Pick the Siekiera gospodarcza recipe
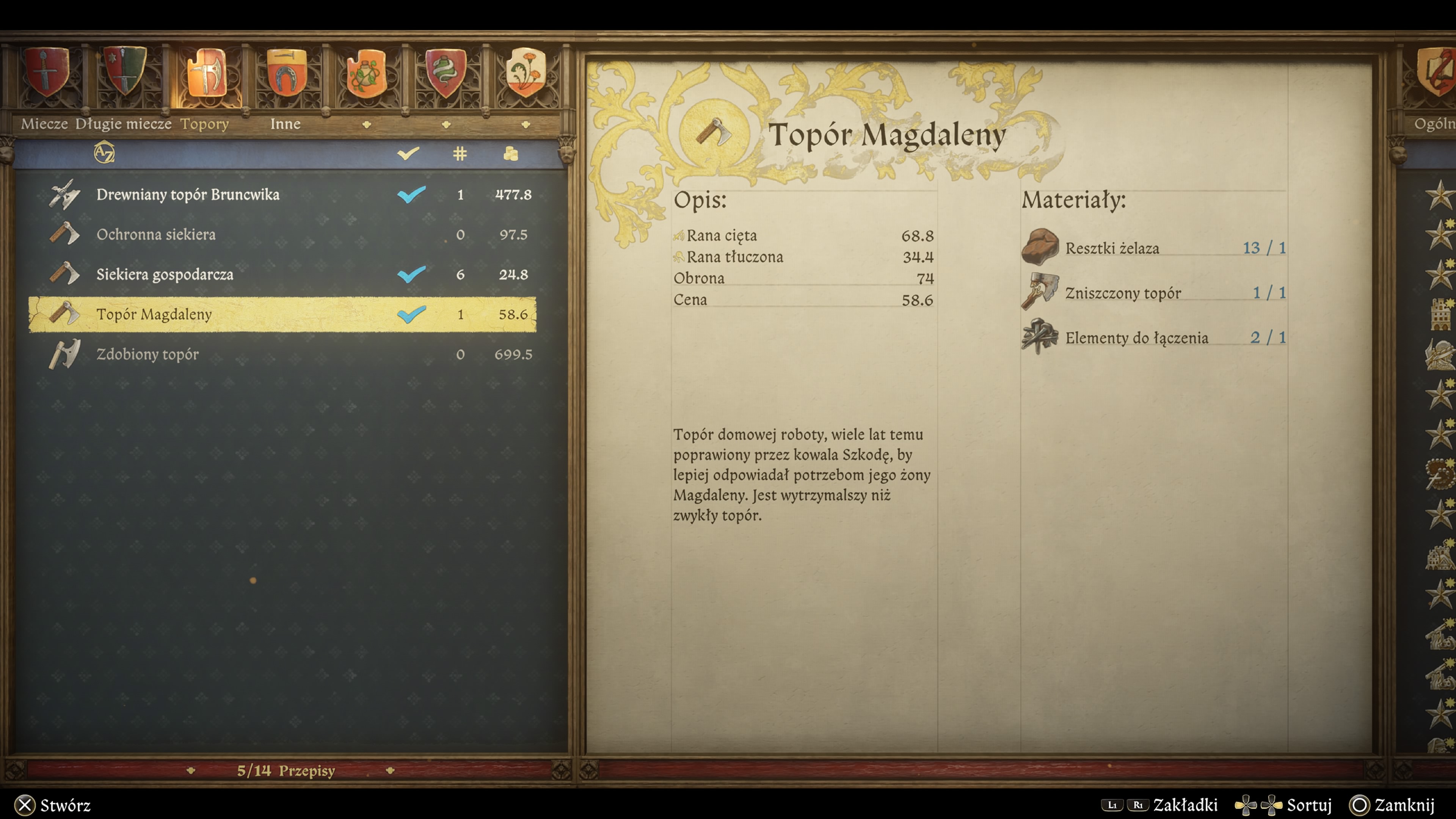The image size is (1456, 819). click(165, 275)
